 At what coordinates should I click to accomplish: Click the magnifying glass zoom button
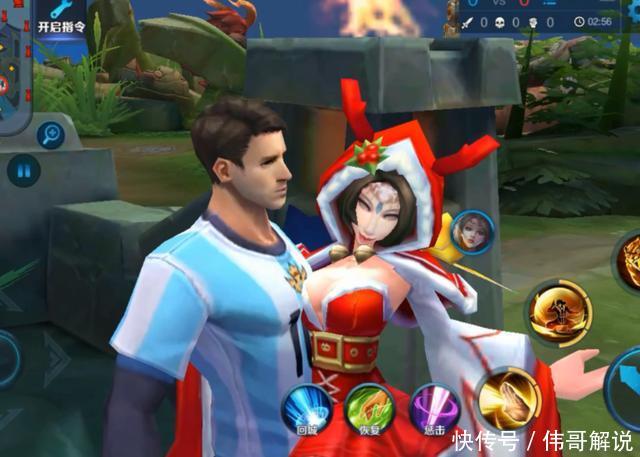click(x=50, y=134)
